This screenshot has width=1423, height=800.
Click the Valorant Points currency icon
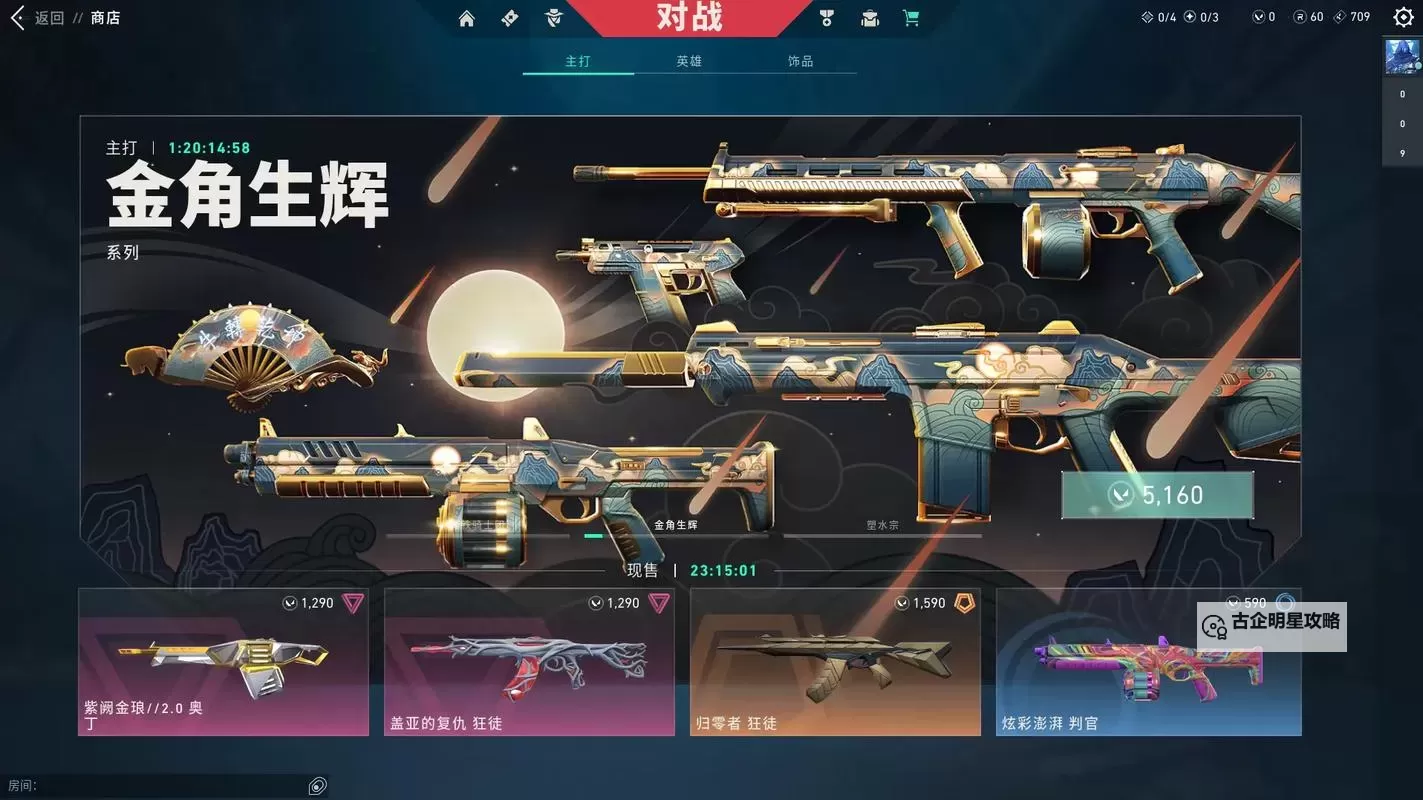click(x=1261, y=16)
